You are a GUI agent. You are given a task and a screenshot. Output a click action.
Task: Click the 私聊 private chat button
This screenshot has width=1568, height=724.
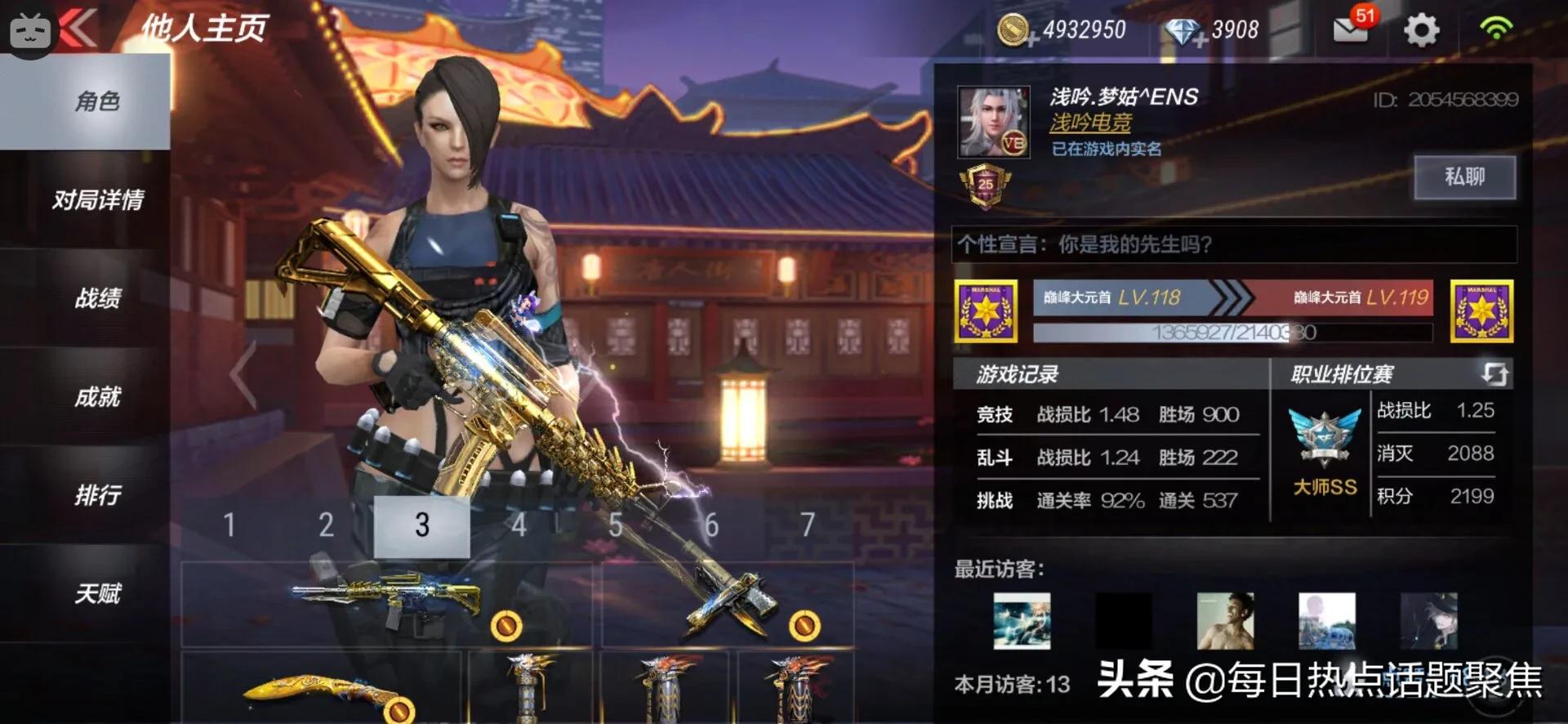pyautogui.click(x=1464, y=177)
